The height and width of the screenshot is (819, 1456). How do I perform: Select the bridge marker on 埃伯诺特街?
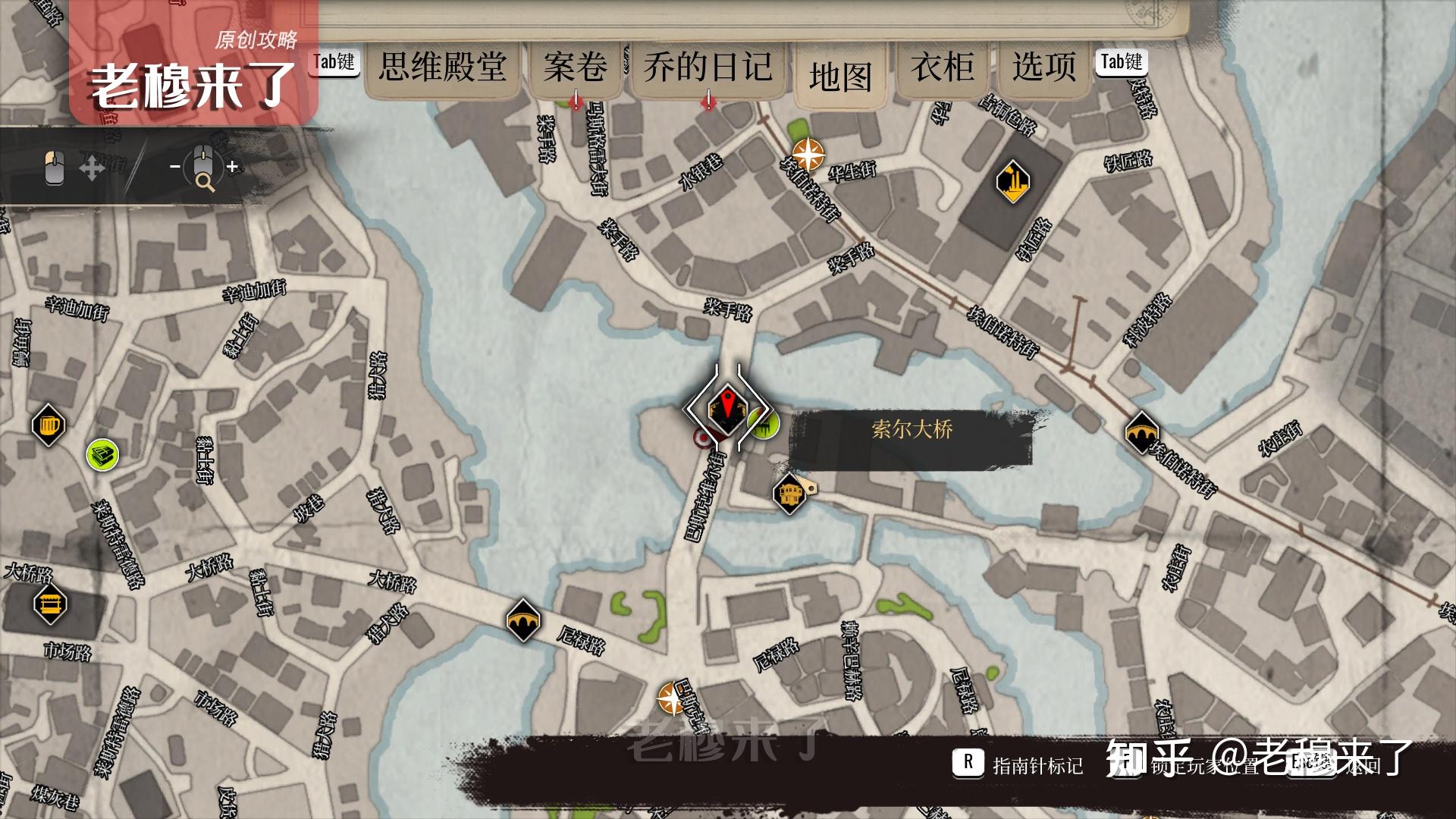coord(1141,433)
